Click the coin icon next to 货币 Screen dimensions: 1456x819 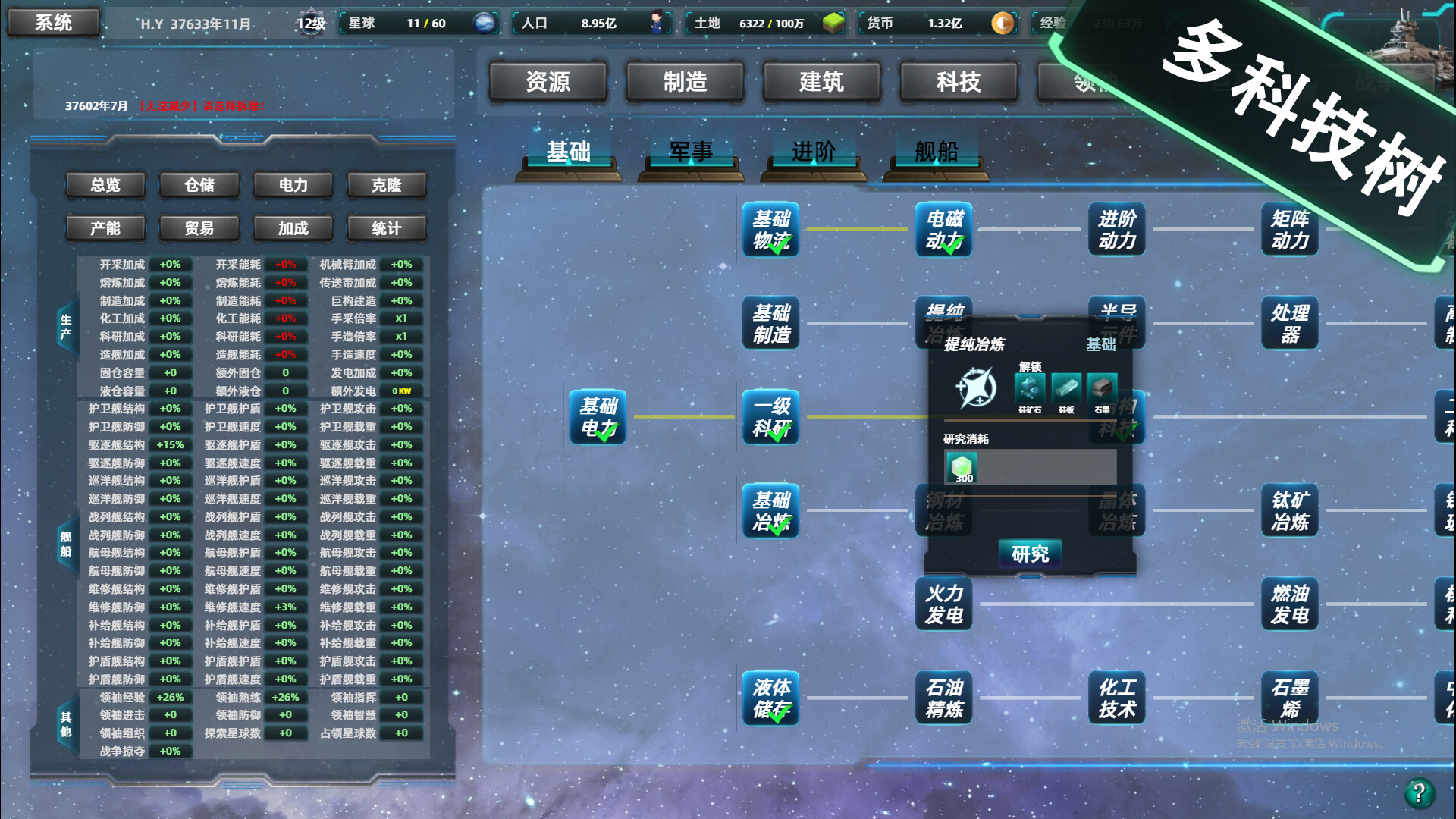(1003, 23)
